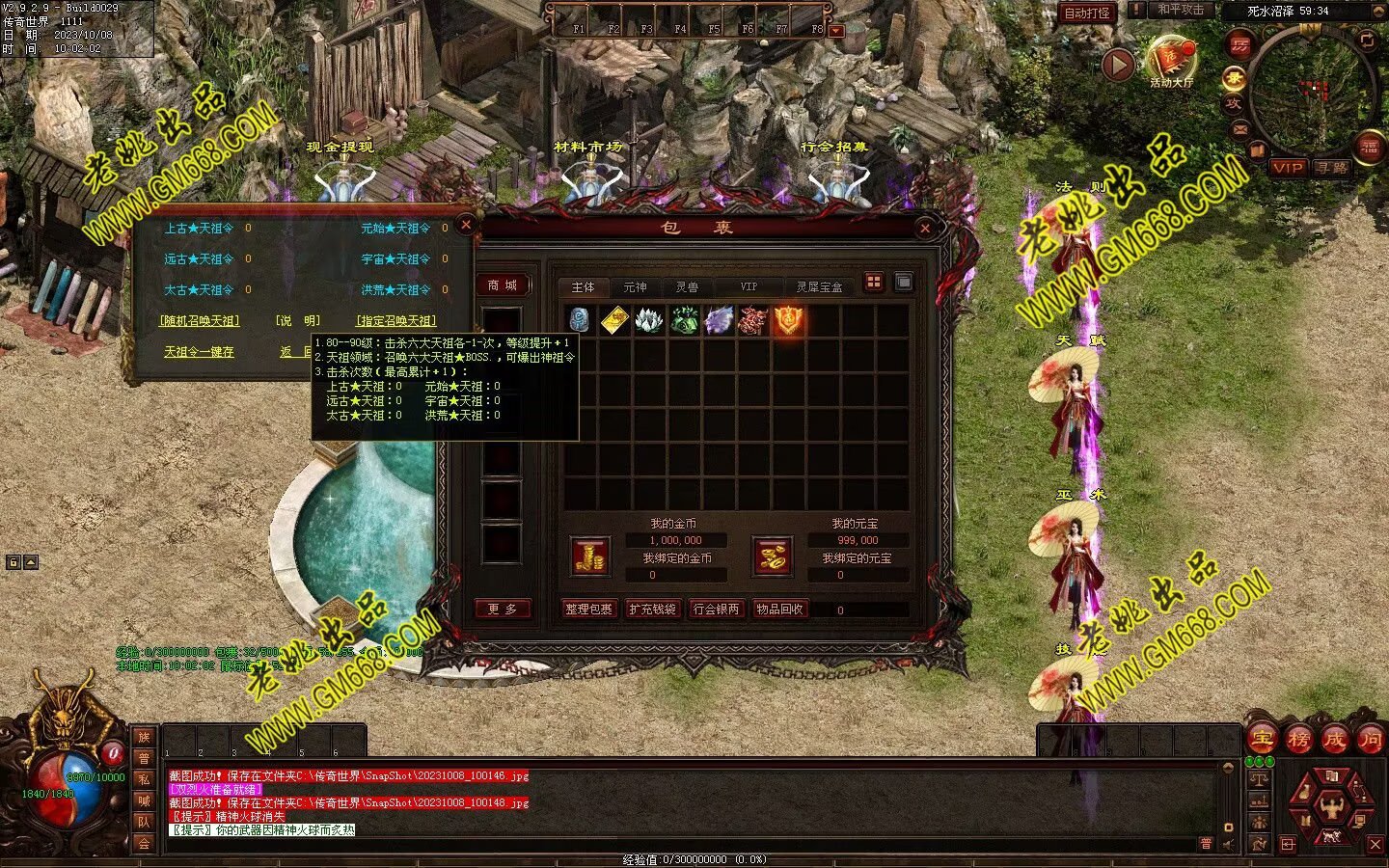This screenshot has width=1389, height=868.
Task: Click 整理包裹 to sort the bag
Action: point(589,610)
